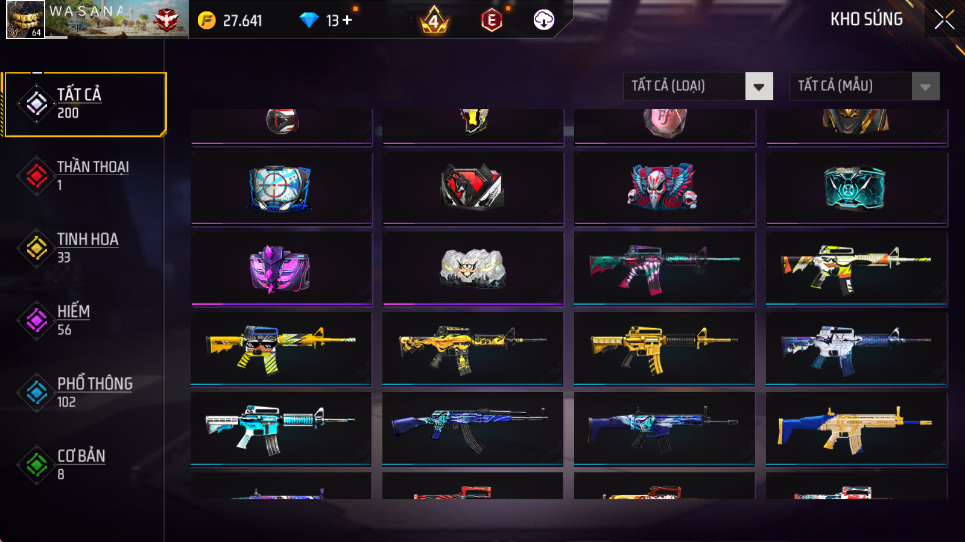Show the Tinh Hoa rarity skins
This screenshot has width=965, height=542.
(x=85, y=248)
